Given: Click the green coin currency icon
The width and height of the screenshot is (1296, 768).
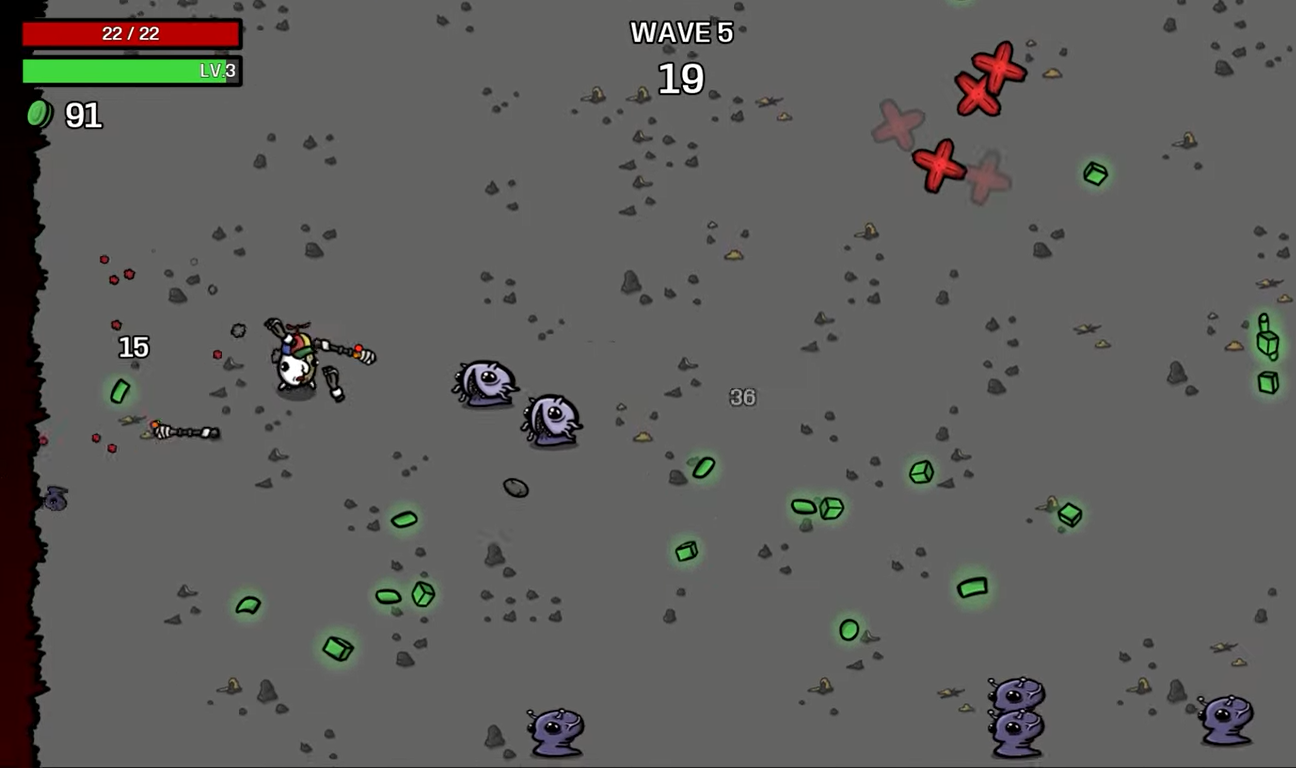Looking at the screenshot, I should click(38, 115).
